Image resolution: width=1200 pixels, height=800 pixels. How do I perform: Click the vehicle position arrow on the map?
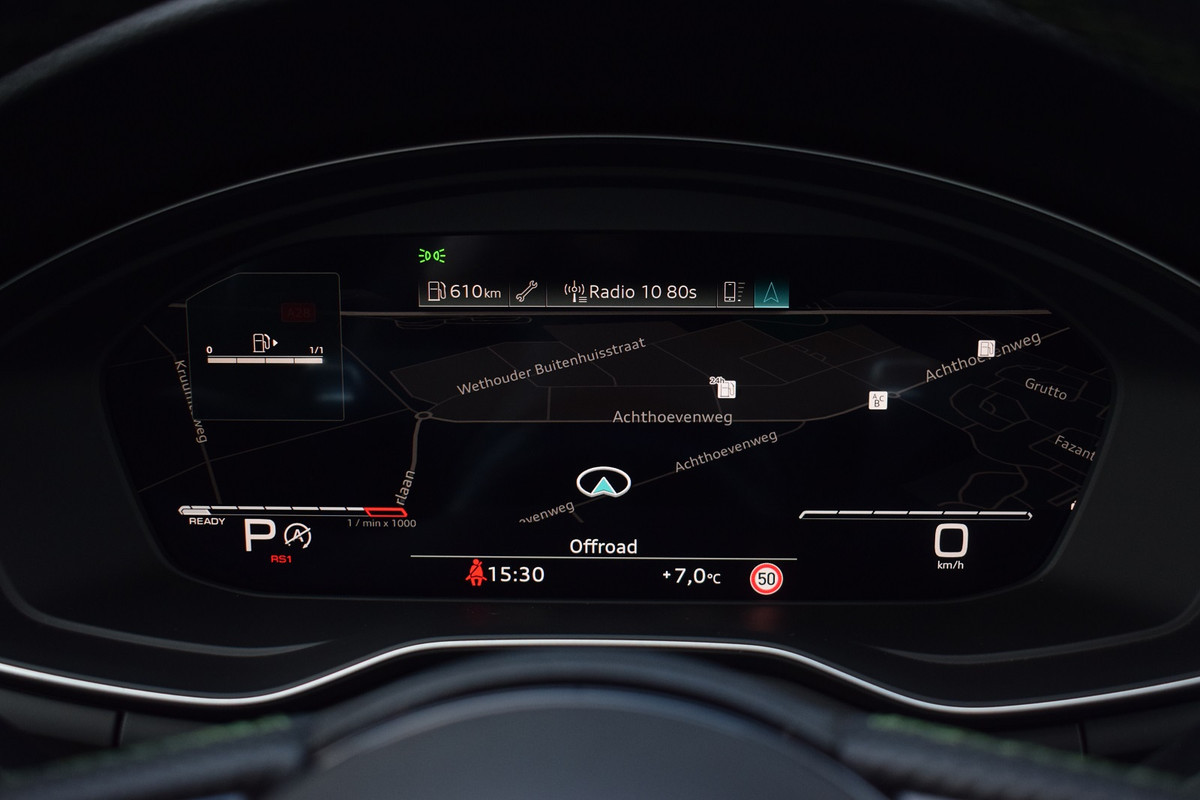coord(603,483)
